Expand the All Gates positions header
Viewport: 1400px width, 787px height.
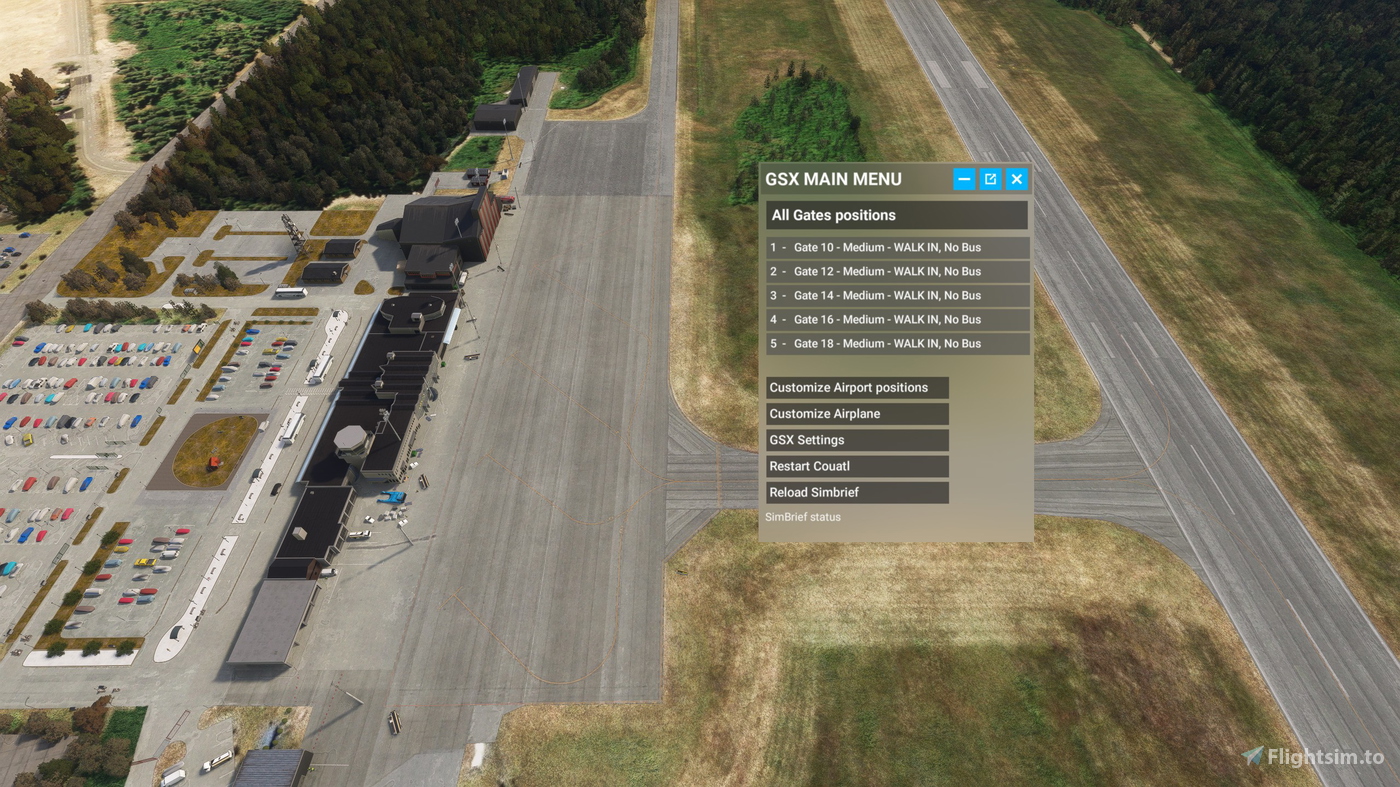(895, 214)
